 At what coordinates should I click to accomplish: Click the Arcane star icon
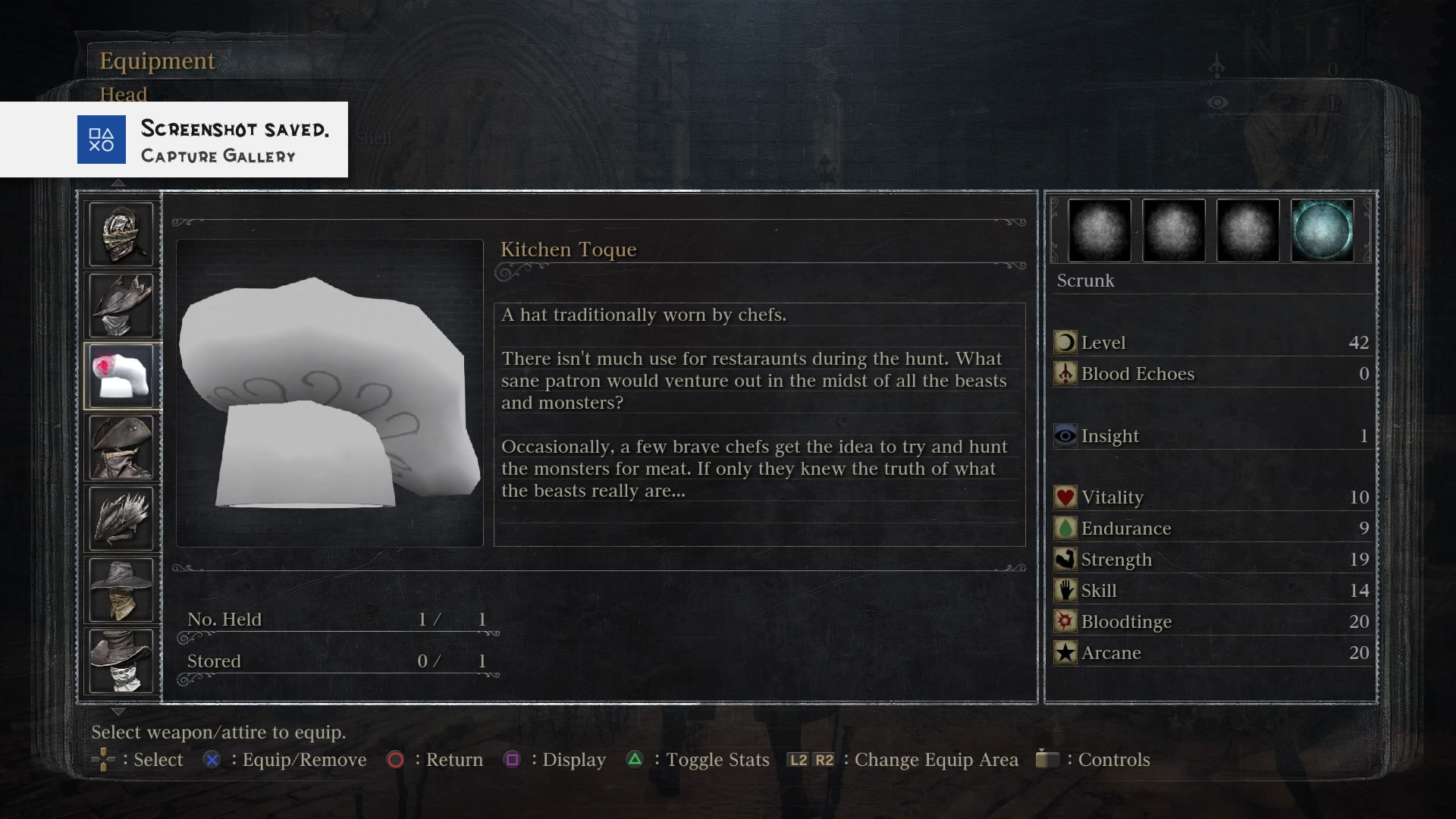[1065, 652]
